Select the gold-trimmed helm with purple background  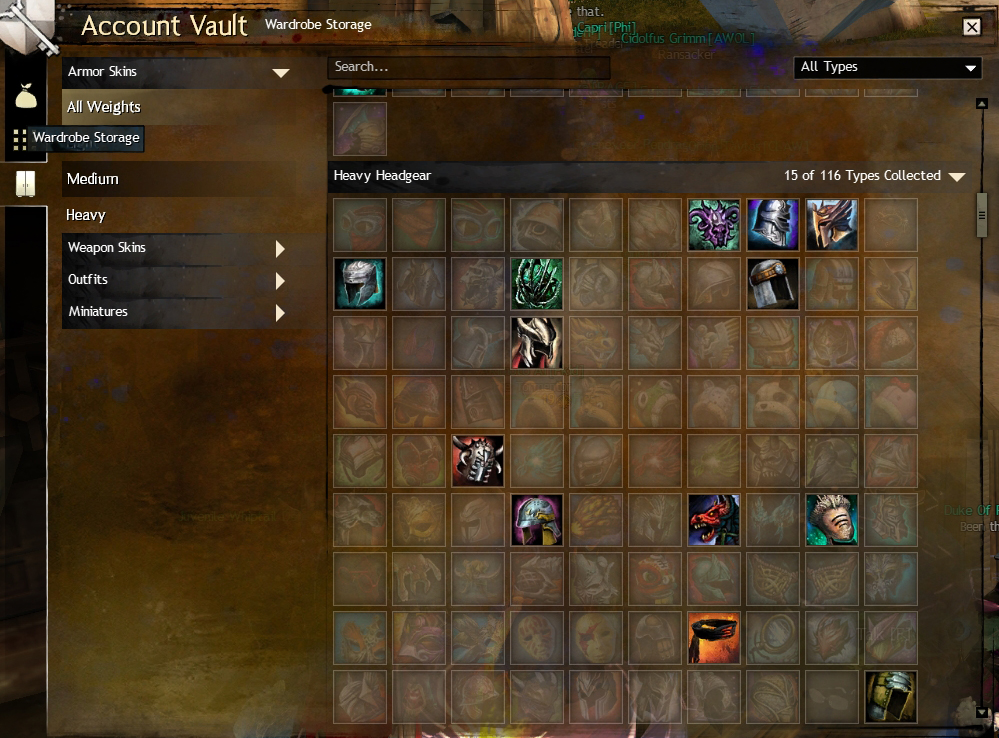[x=537, y=520]
